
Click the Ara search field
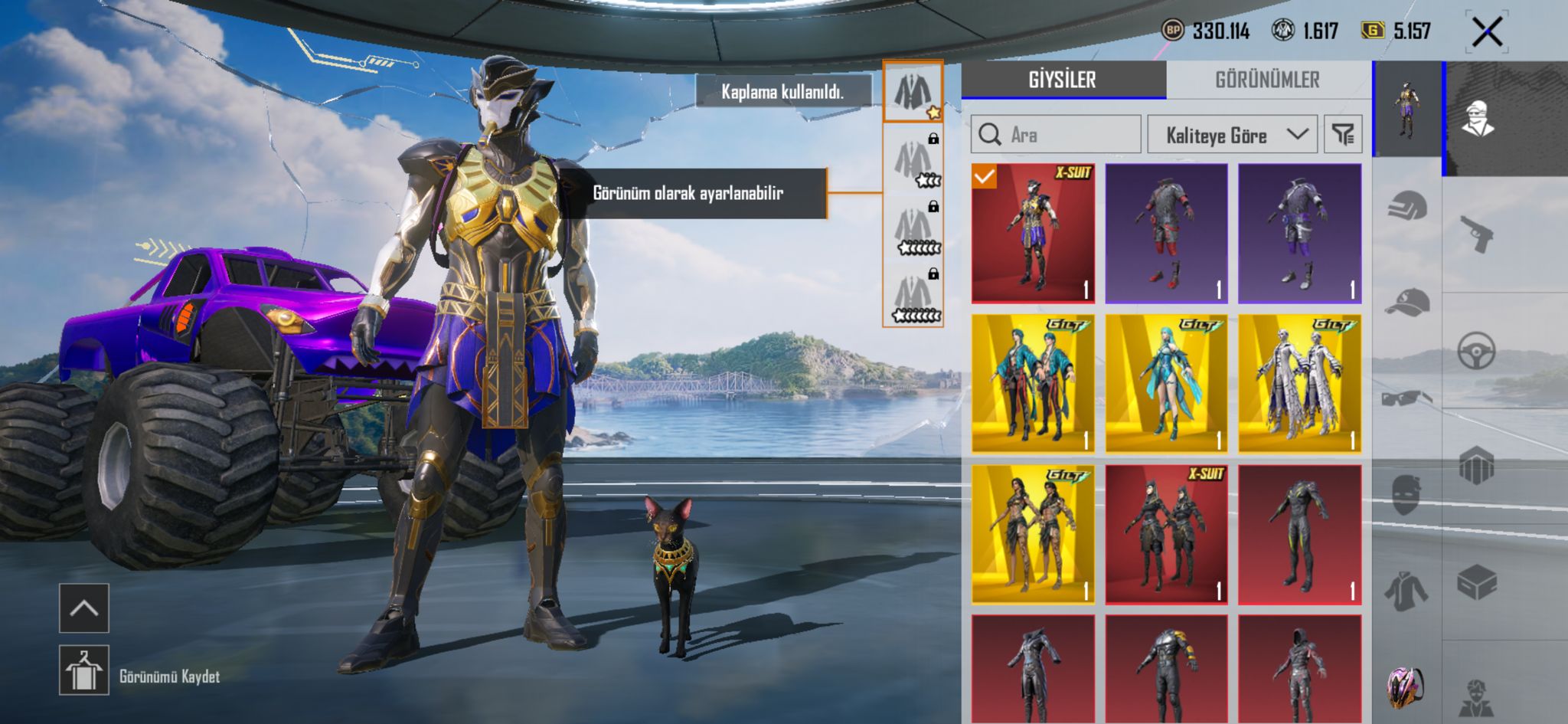tap(1057, 135)
